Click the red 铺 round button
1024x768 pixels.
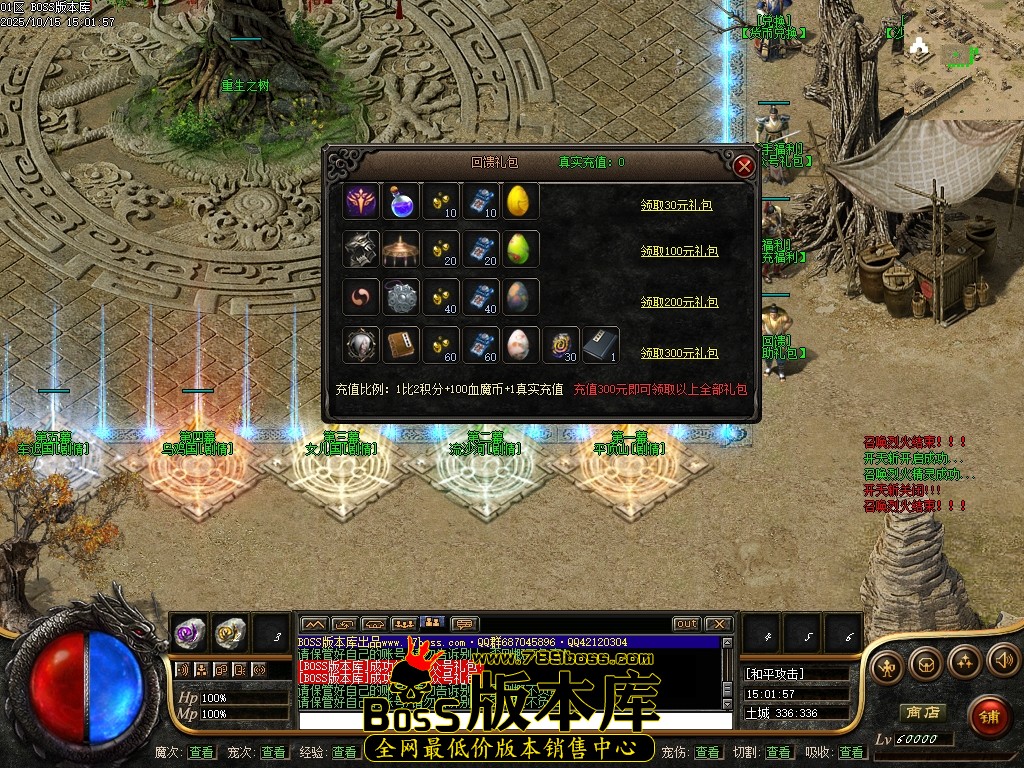pos(988,715)
